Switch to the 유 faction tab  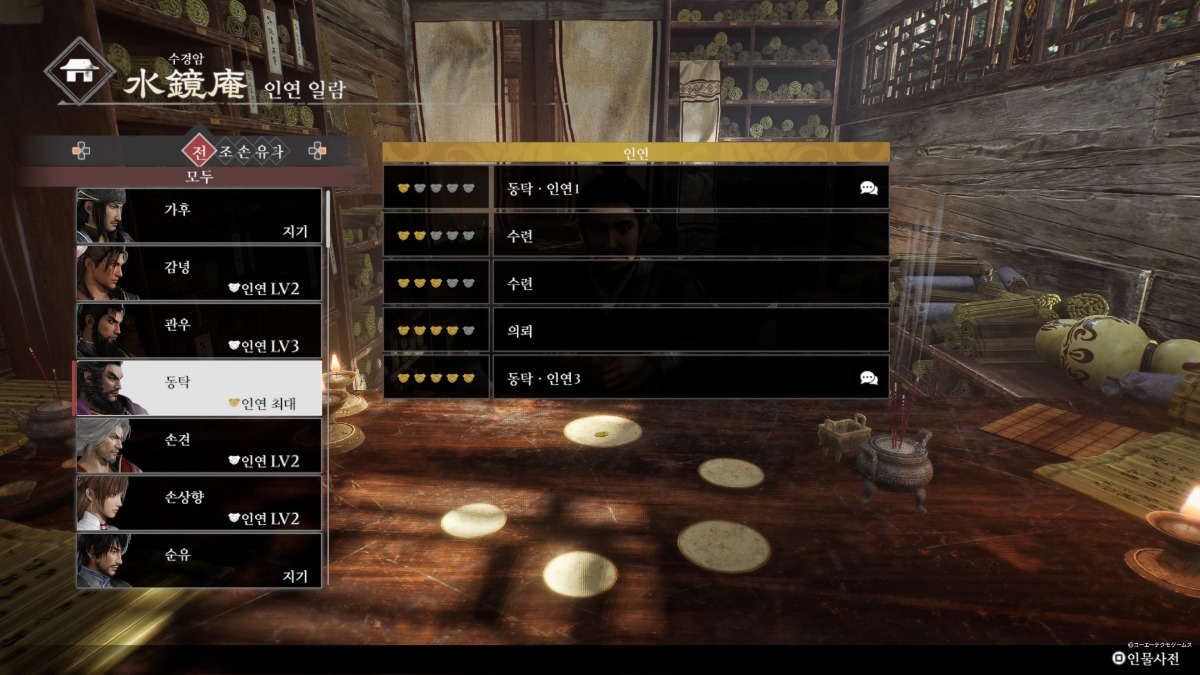(261, 152)
